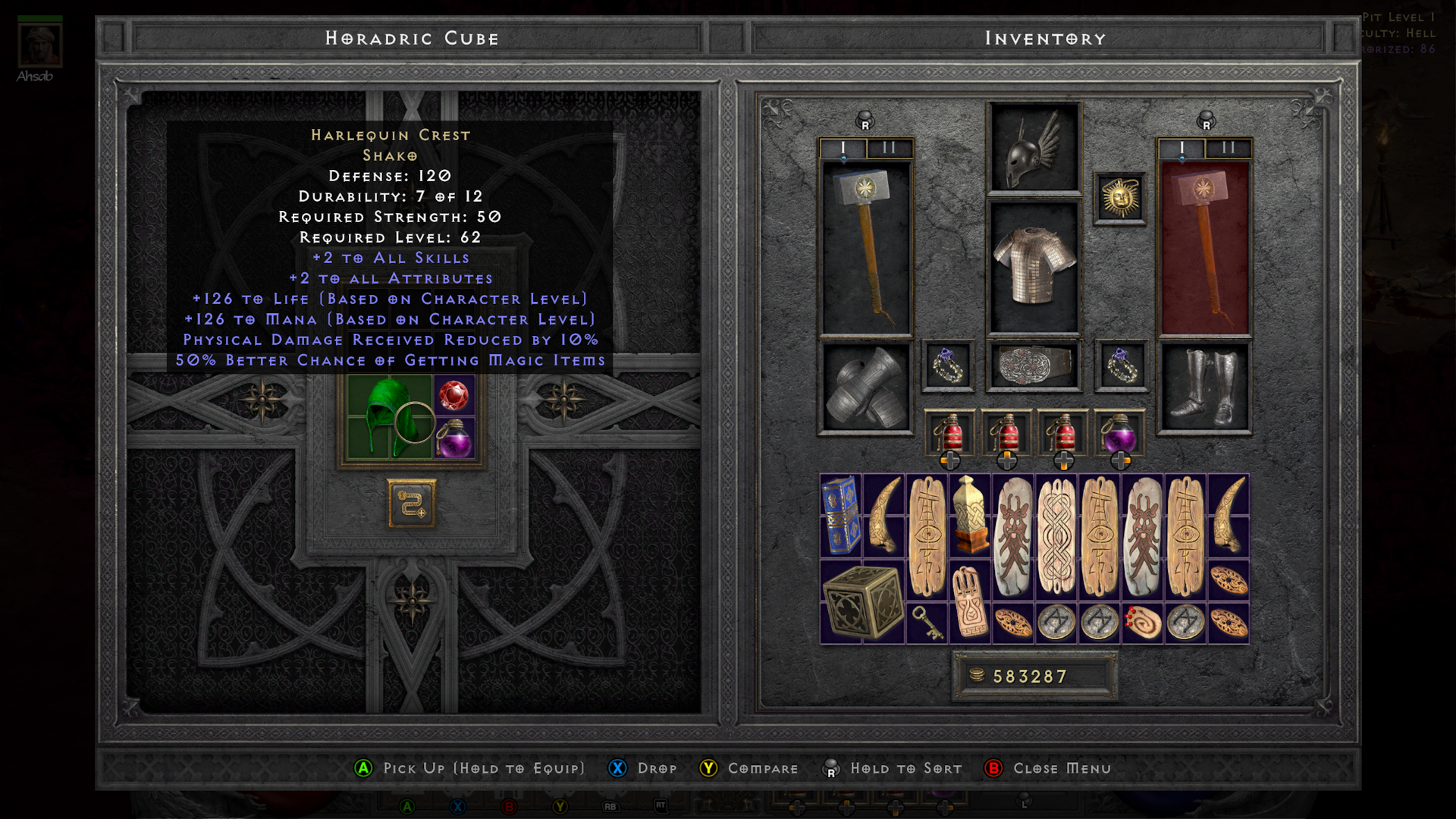The height and width of the screenshot is (819, 1456).
Task: Pick up the ruby gem in cube
Action: click(453, 395)
